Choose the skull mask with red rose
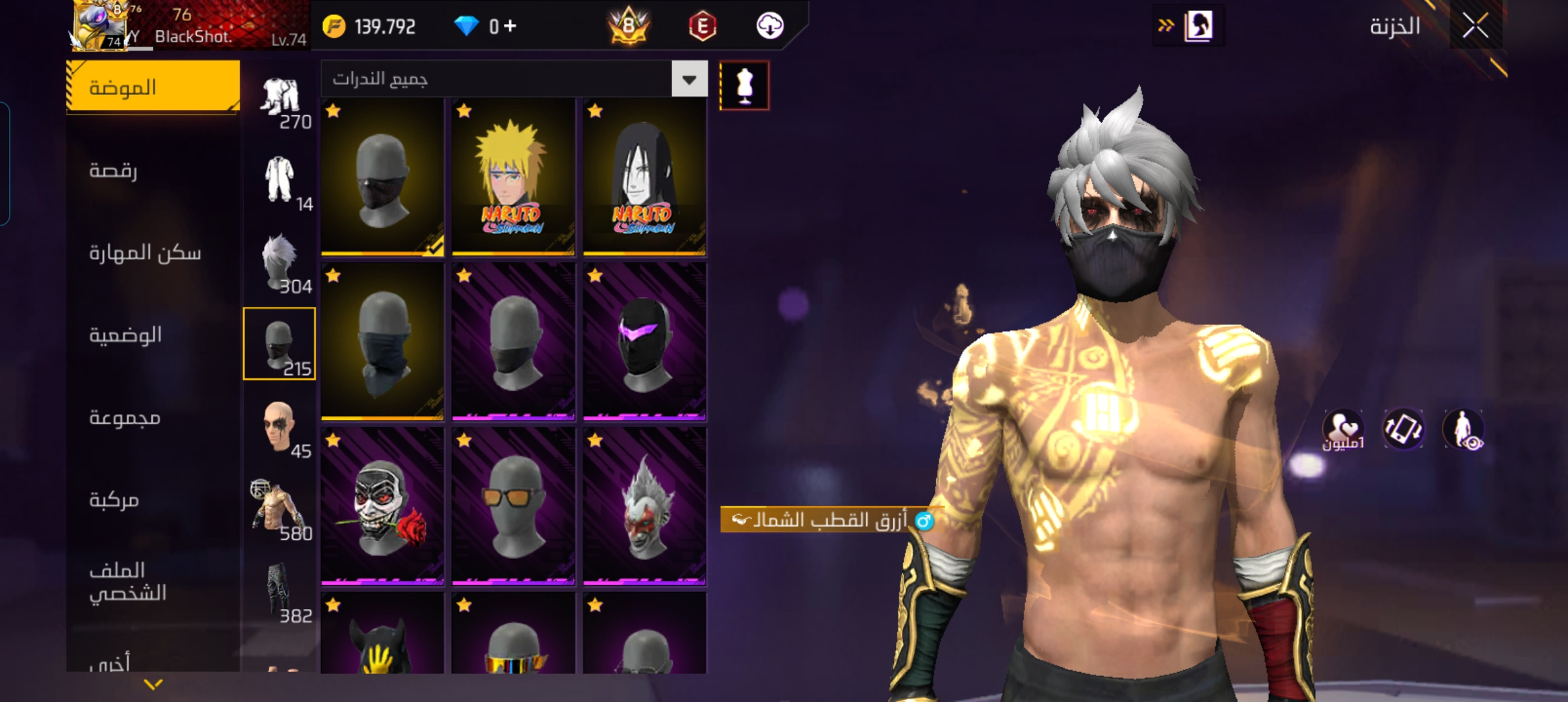 [x=382, y=506]
